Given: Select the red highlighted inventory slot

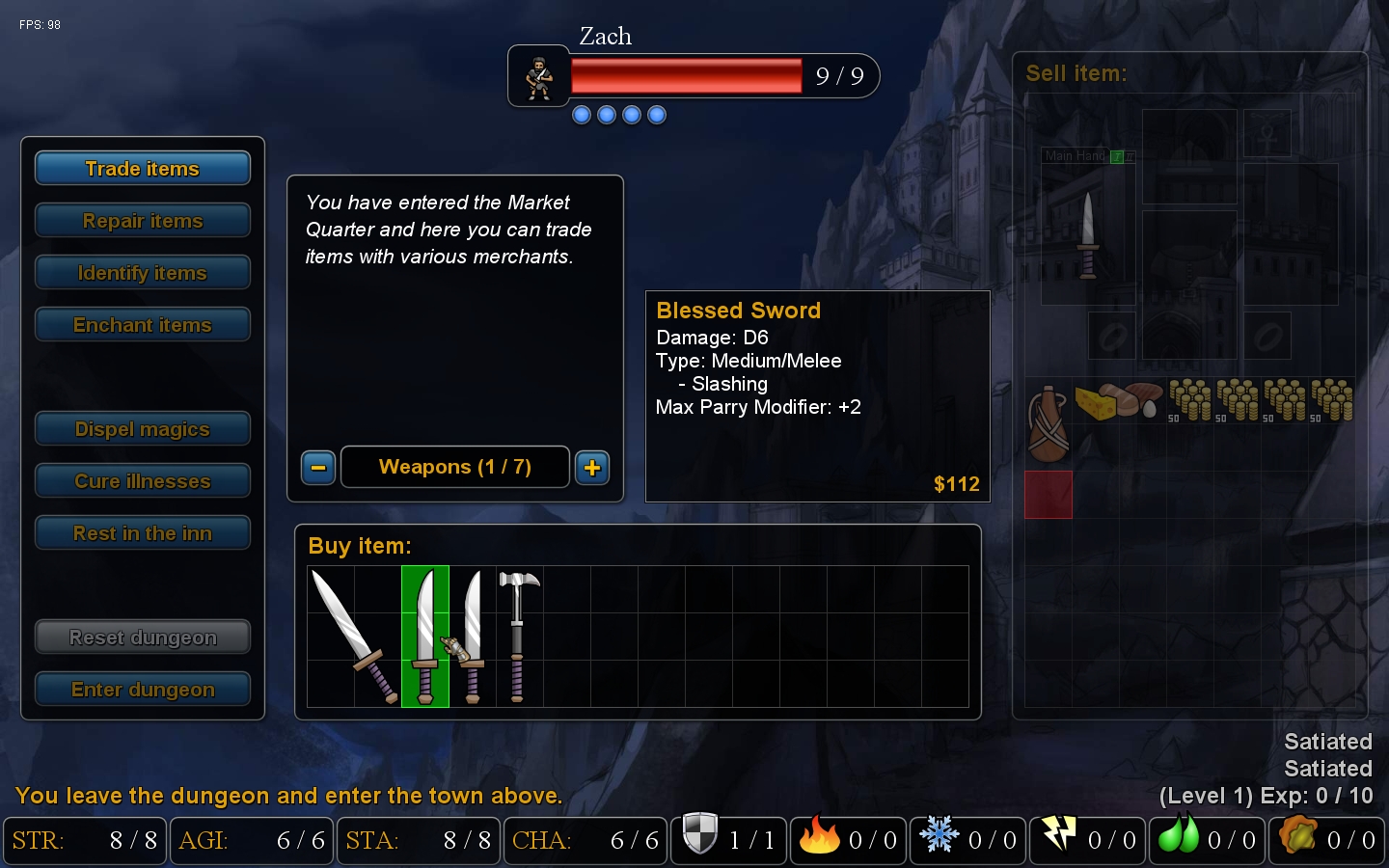Looking at the screenshot, I should (1049, 495).
